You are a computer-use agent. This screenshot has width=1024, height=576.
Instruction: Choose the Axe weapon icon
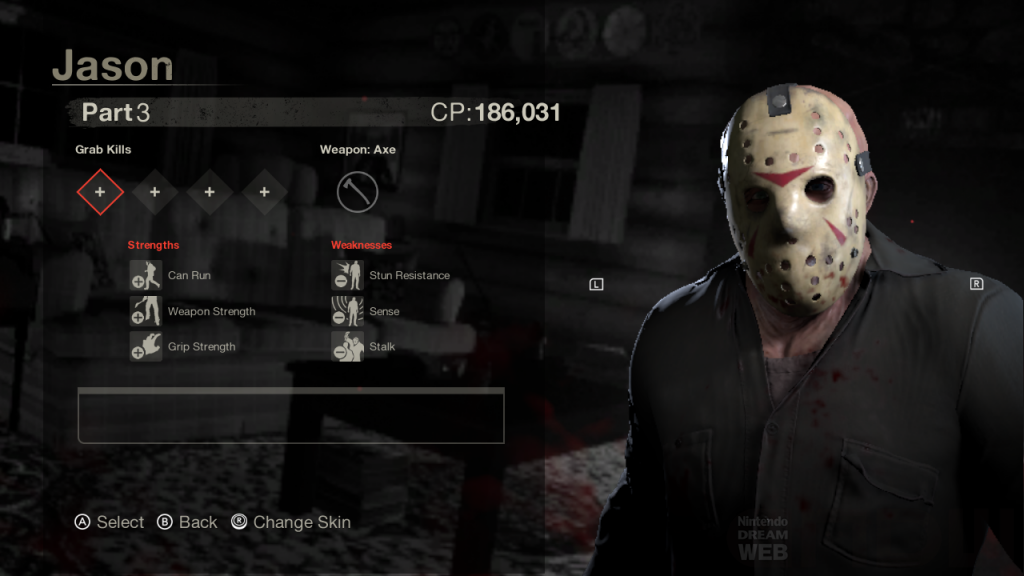point(357,192)
